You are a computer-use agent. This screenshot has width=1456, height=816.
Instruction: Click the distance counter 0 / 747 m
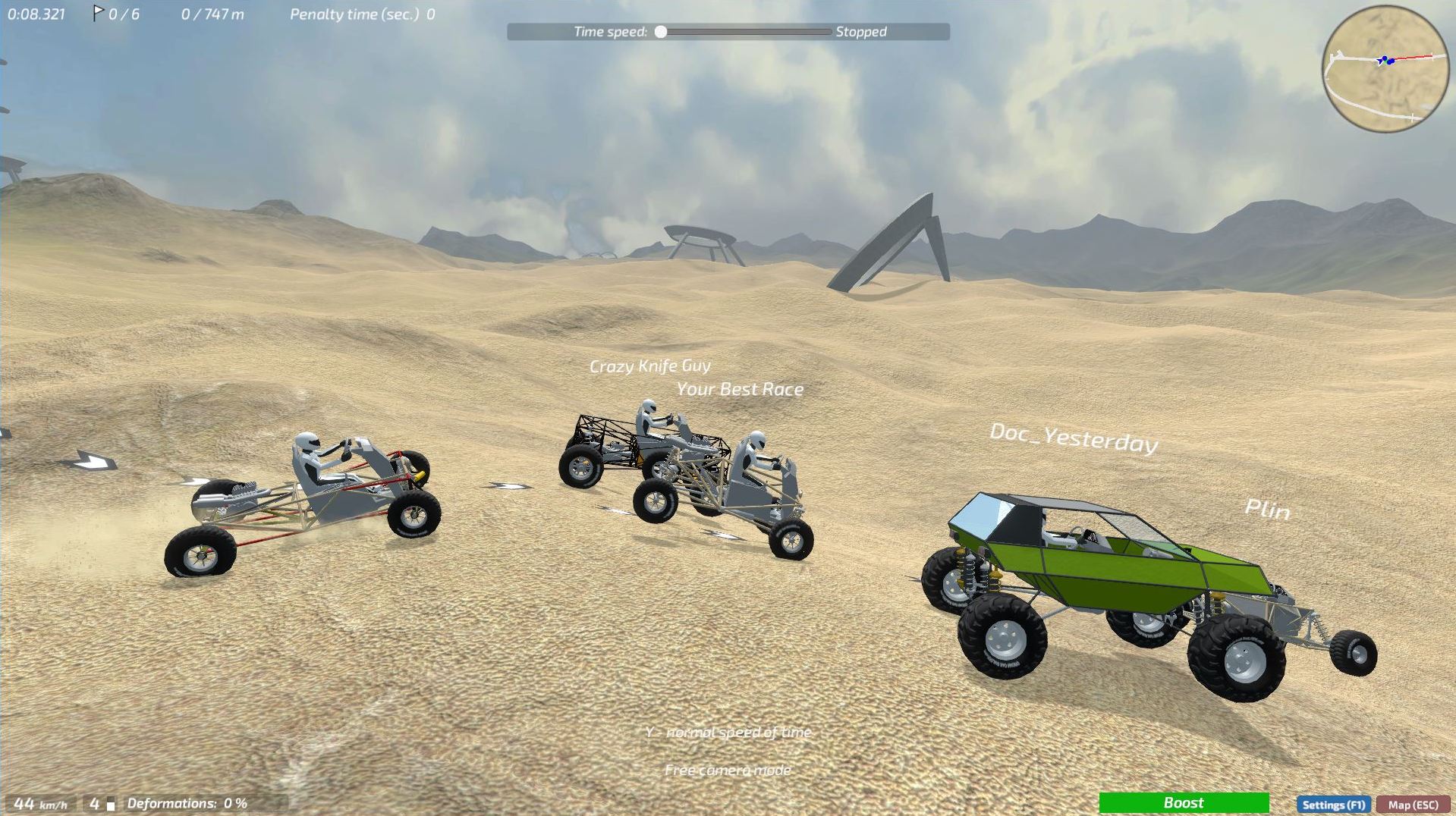(212, 13)
